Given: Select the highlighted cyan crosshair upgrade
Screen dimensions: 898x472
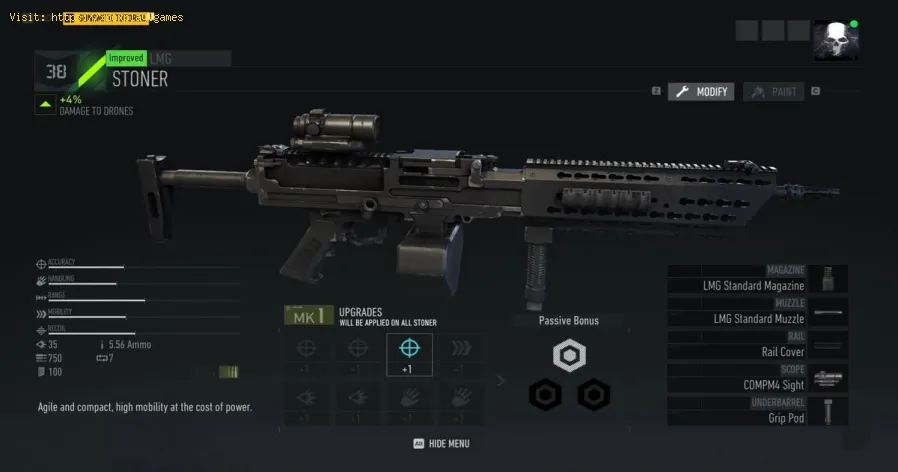Looking at the screenshot, I should (409, 354).
